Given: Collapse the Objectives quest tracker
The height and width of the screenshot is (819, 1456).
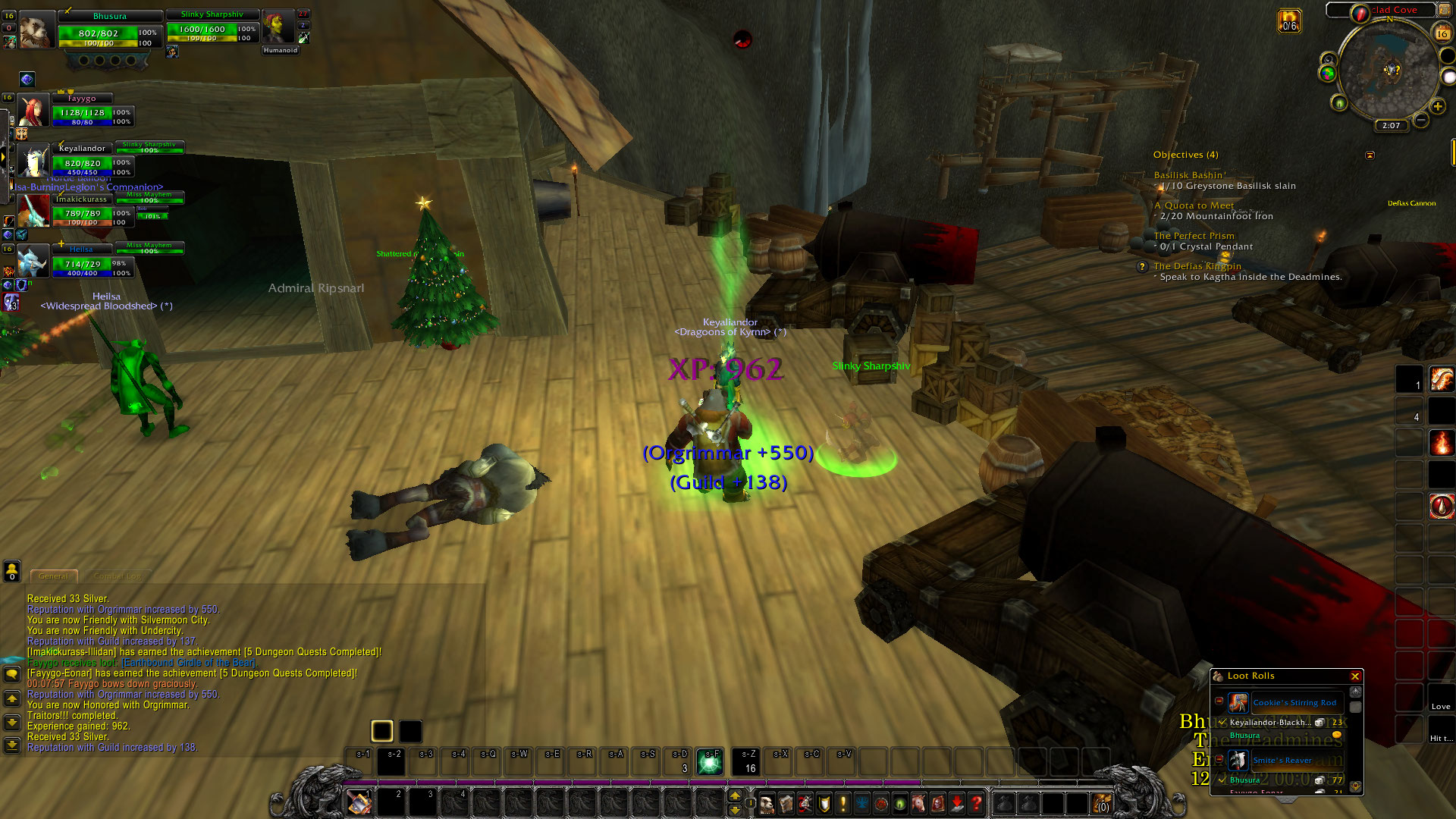Looking at the screenshot, I should [1370, 155].
